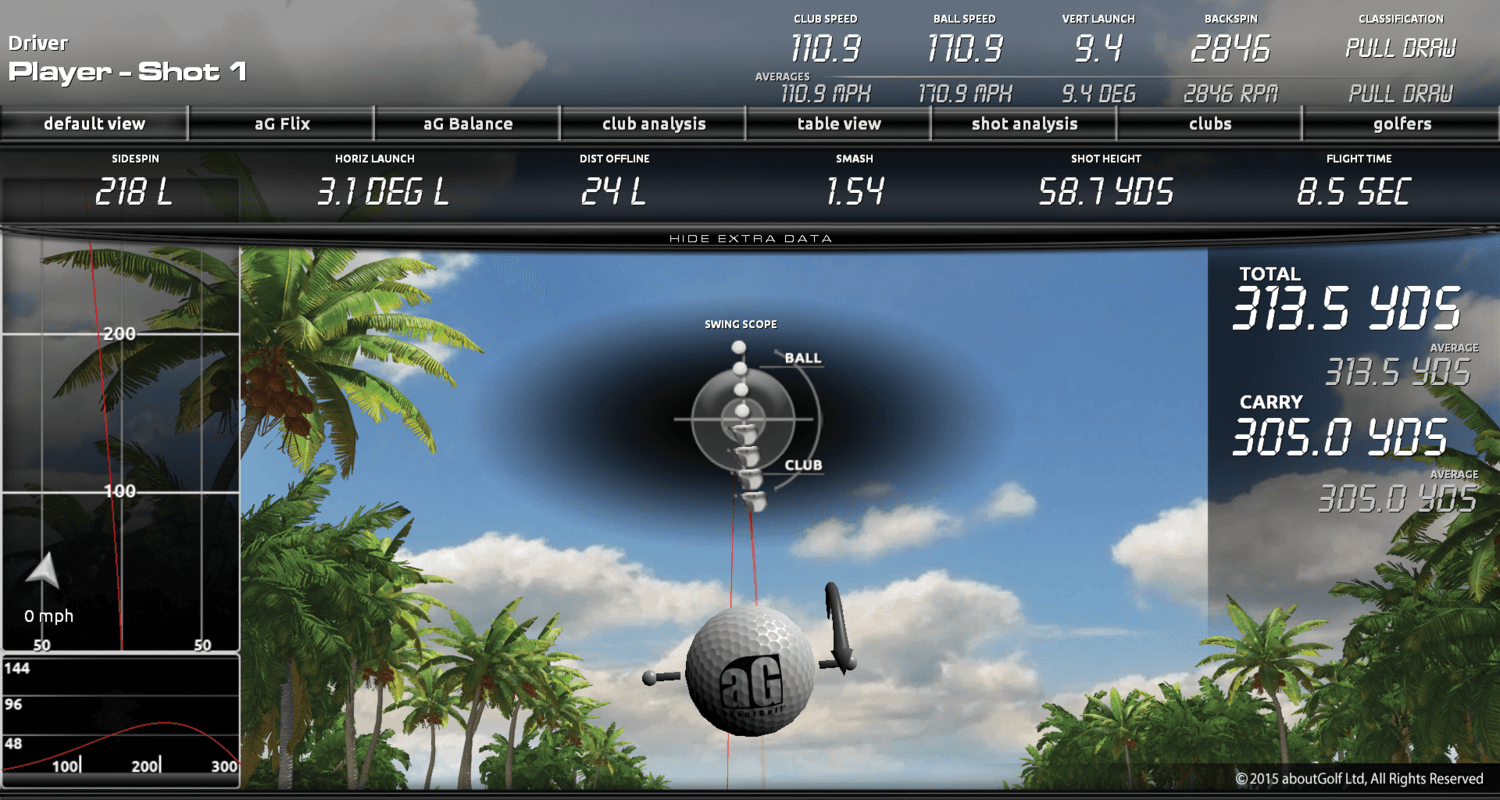Switch to table view

point(839,124)
